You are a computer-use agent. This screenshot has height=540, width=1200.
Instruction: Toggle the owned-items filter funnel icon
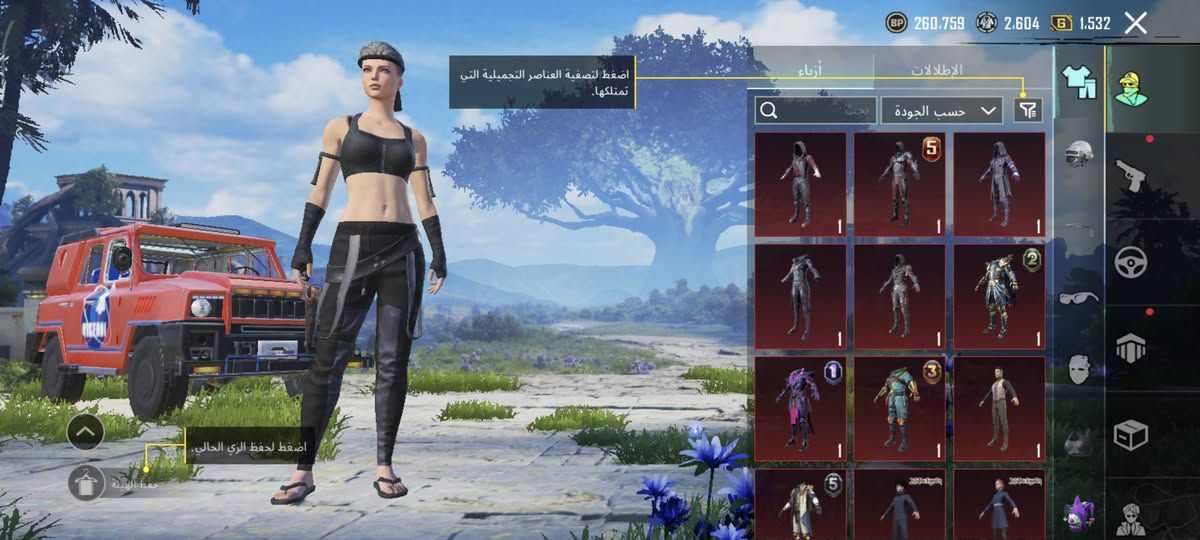1027,110
